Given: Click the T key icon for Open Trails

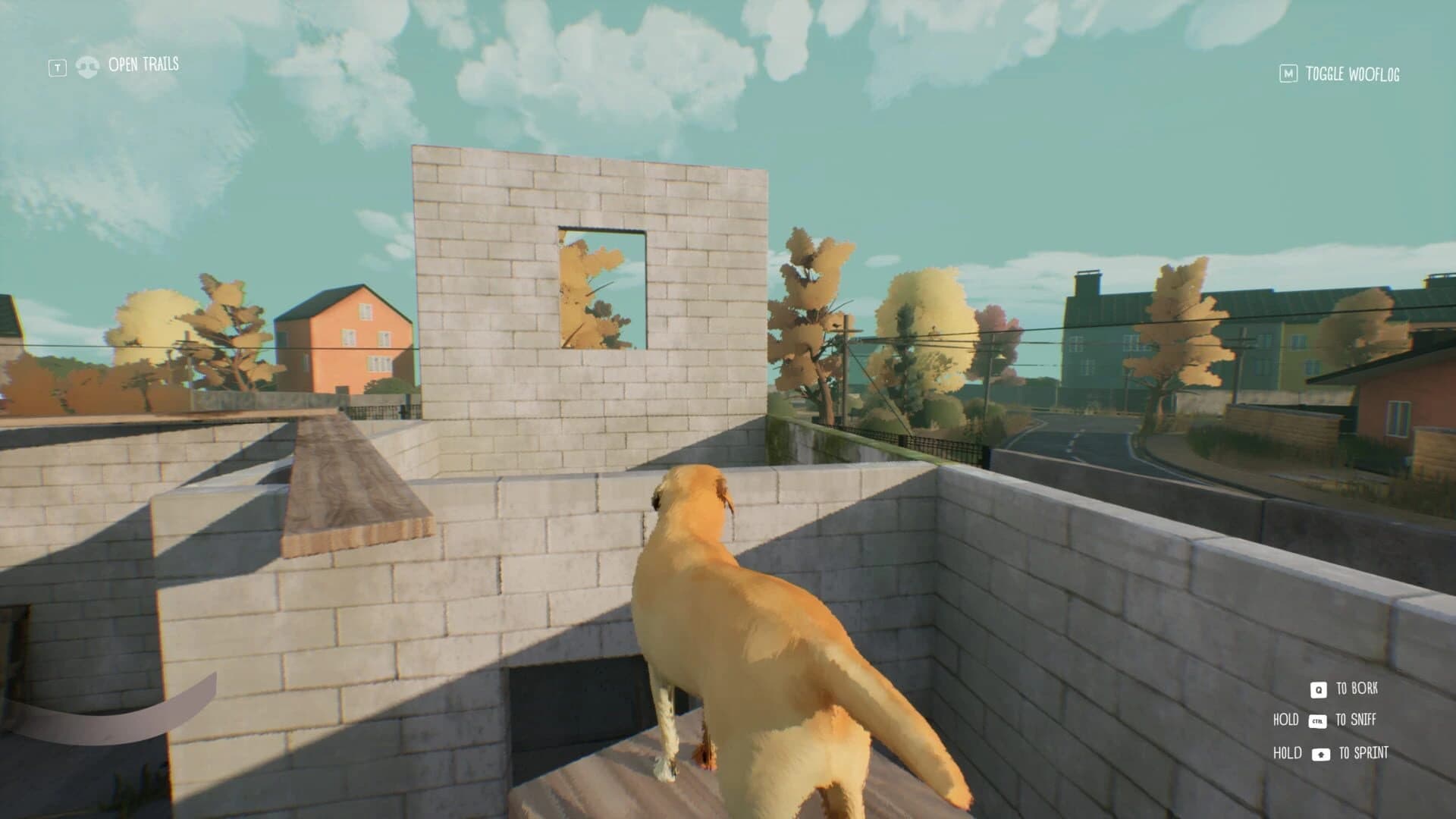Looking at the screenshot, I should [x=58, y=66].
